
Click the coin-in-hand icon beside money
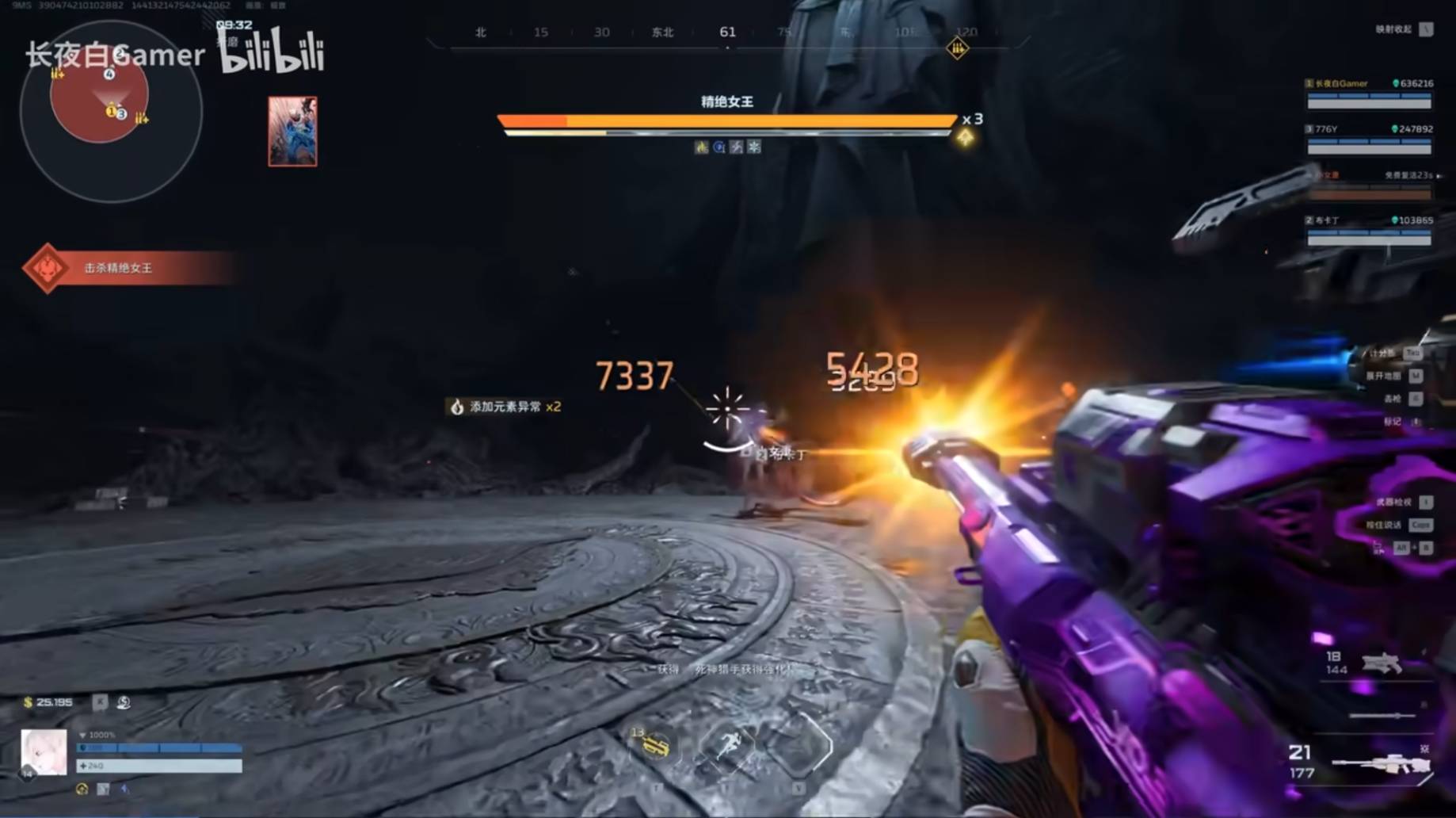(124, 702)
